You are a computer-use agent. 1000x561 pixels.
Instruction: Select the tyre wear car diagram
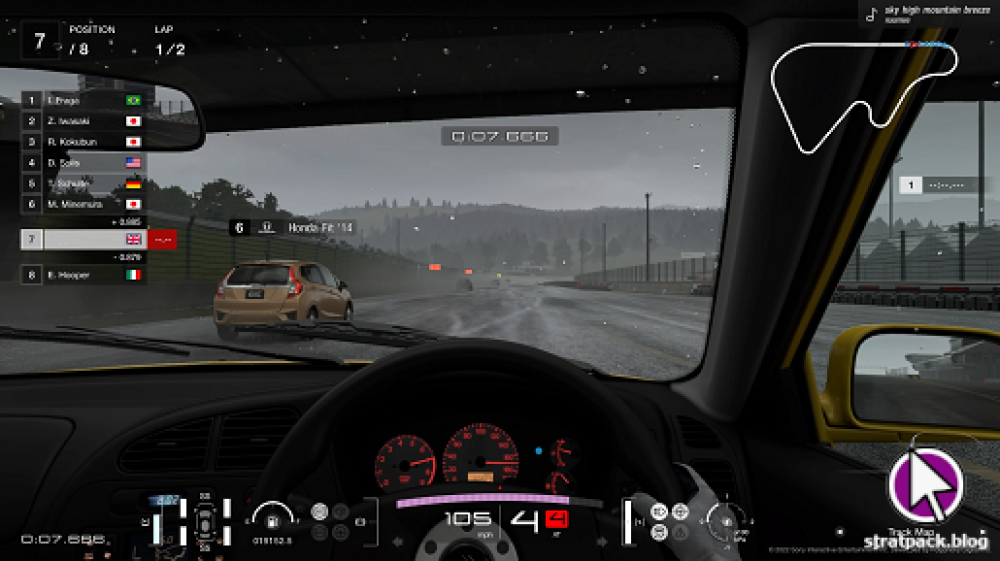204,521
